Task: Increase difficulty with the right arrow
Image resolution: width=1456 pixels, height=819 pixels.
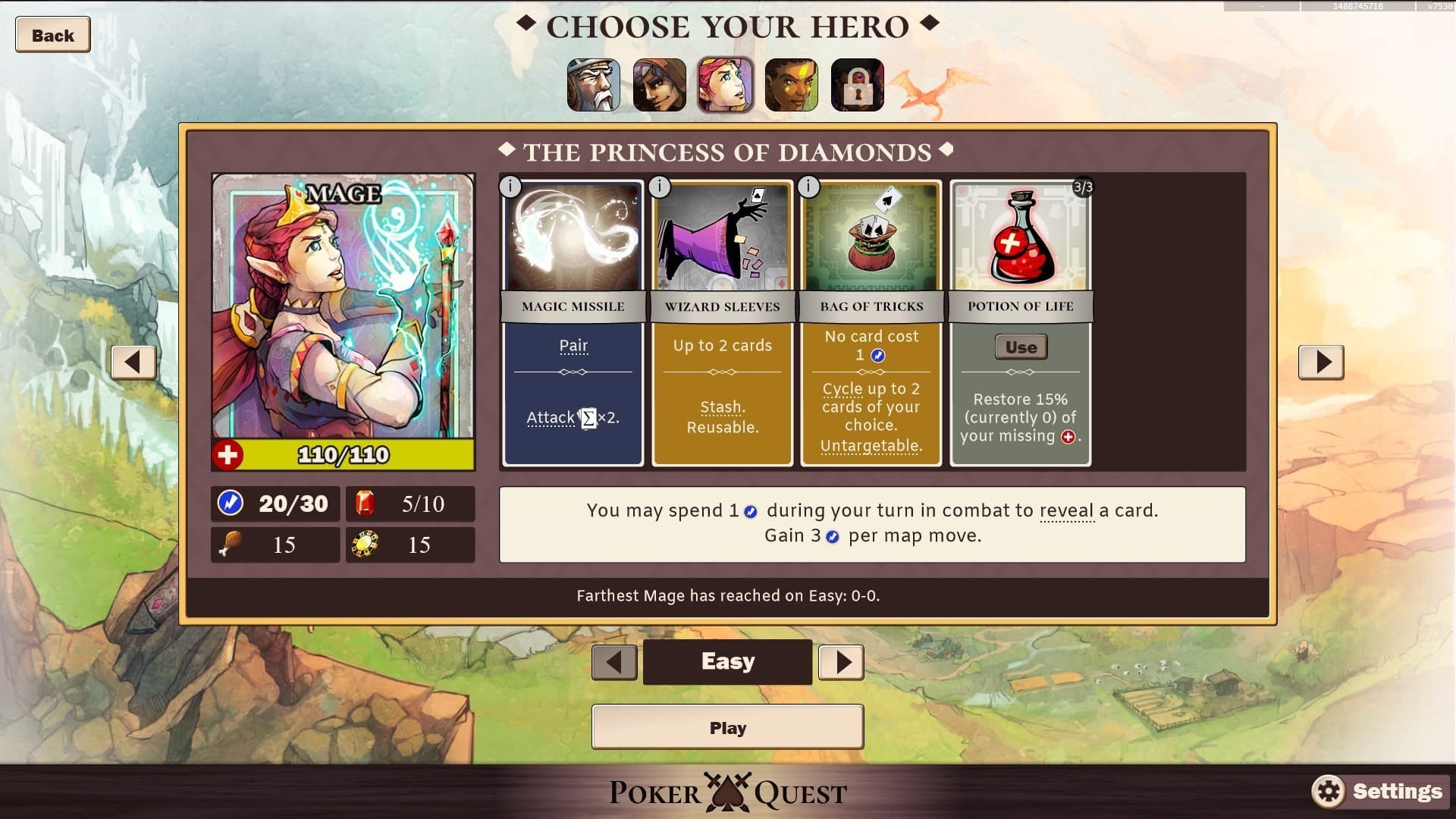Action: (x=841, y=661)
